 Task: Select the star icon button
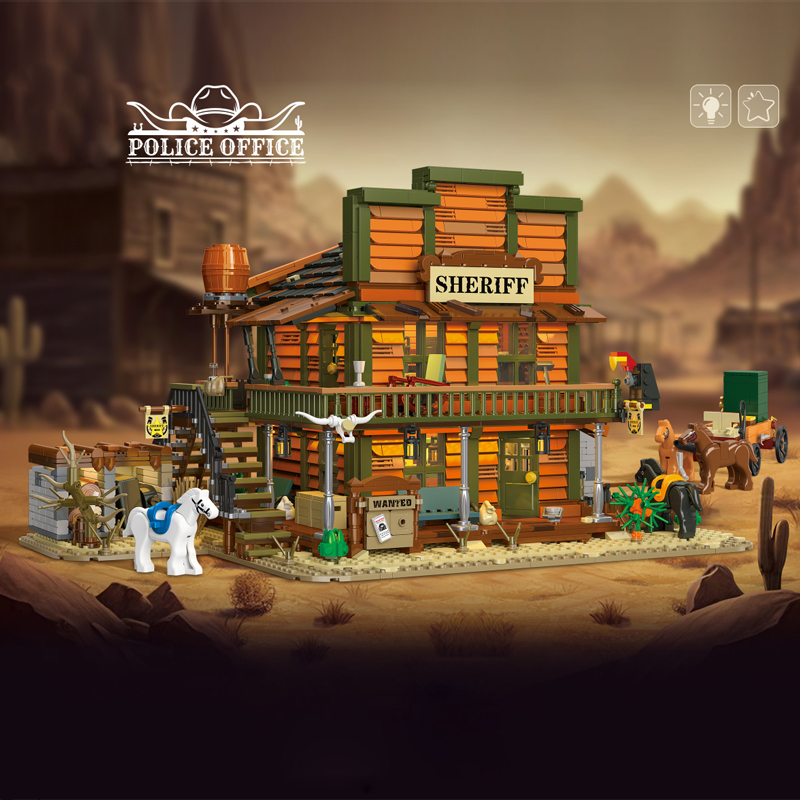[x=758, y=106]
